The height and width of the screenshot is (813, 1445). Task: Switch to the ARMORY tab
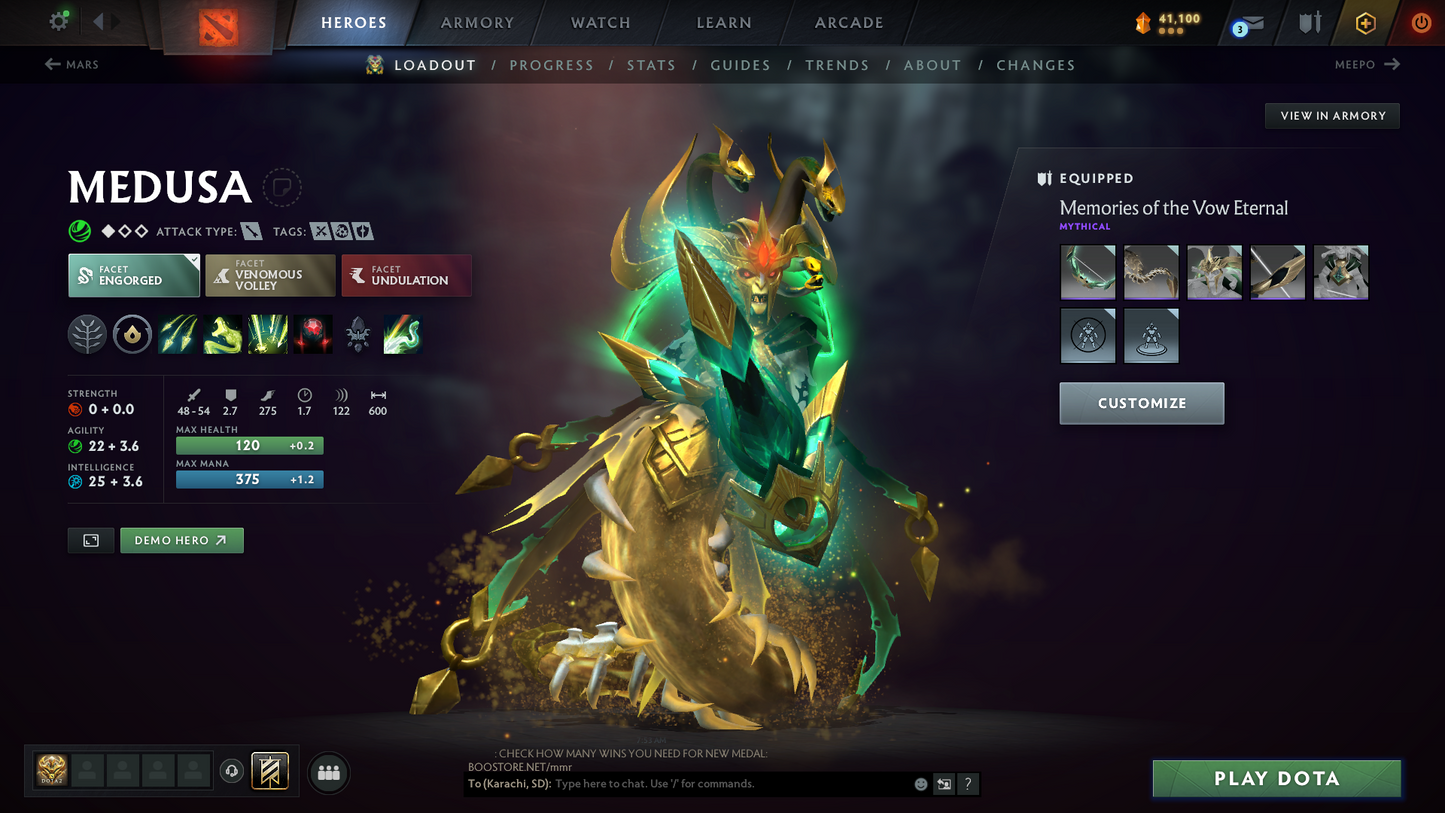pyautogui.click(x=476, y=22)
